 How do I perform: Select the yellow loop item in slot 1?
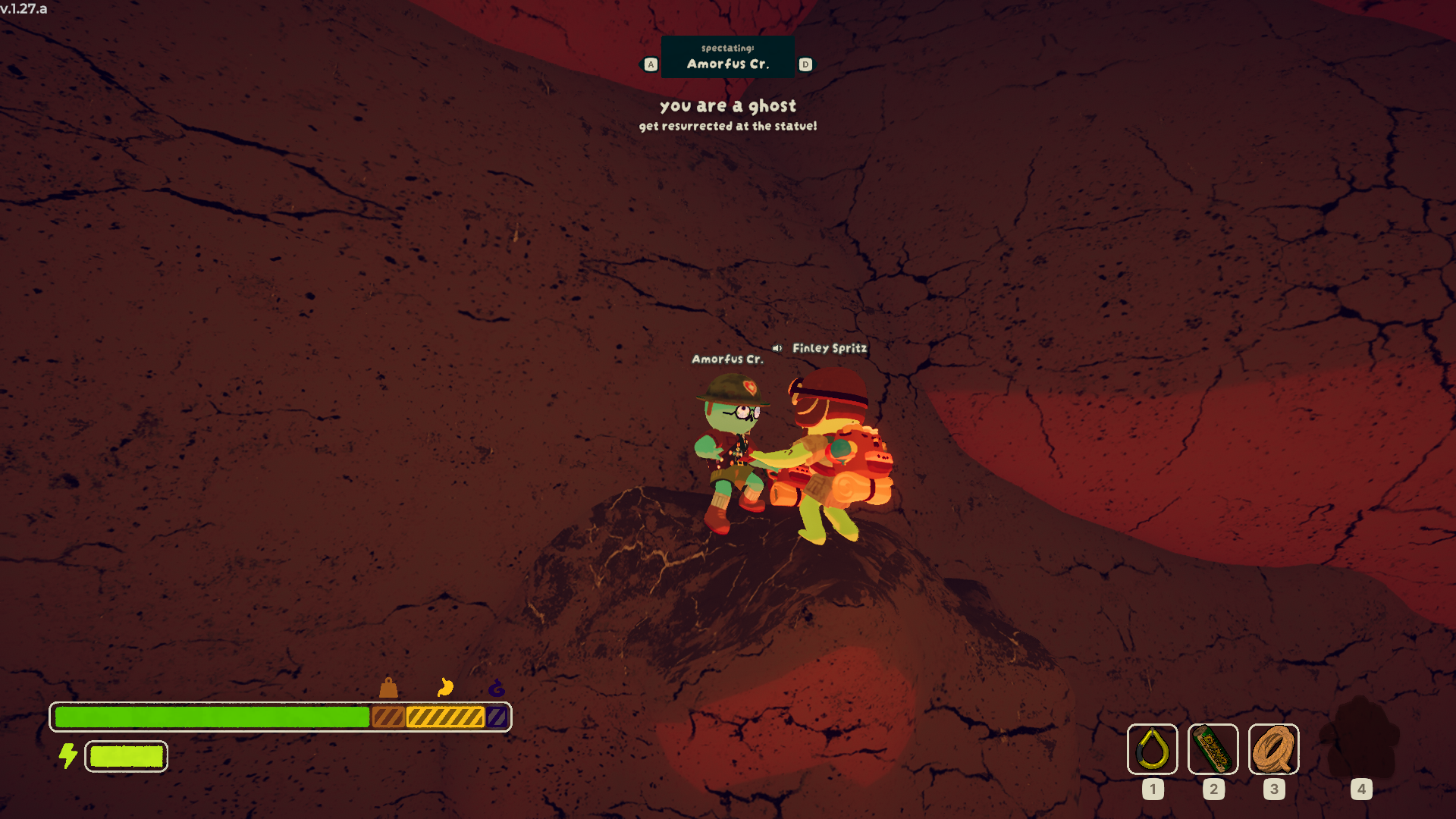[1152, 749]
